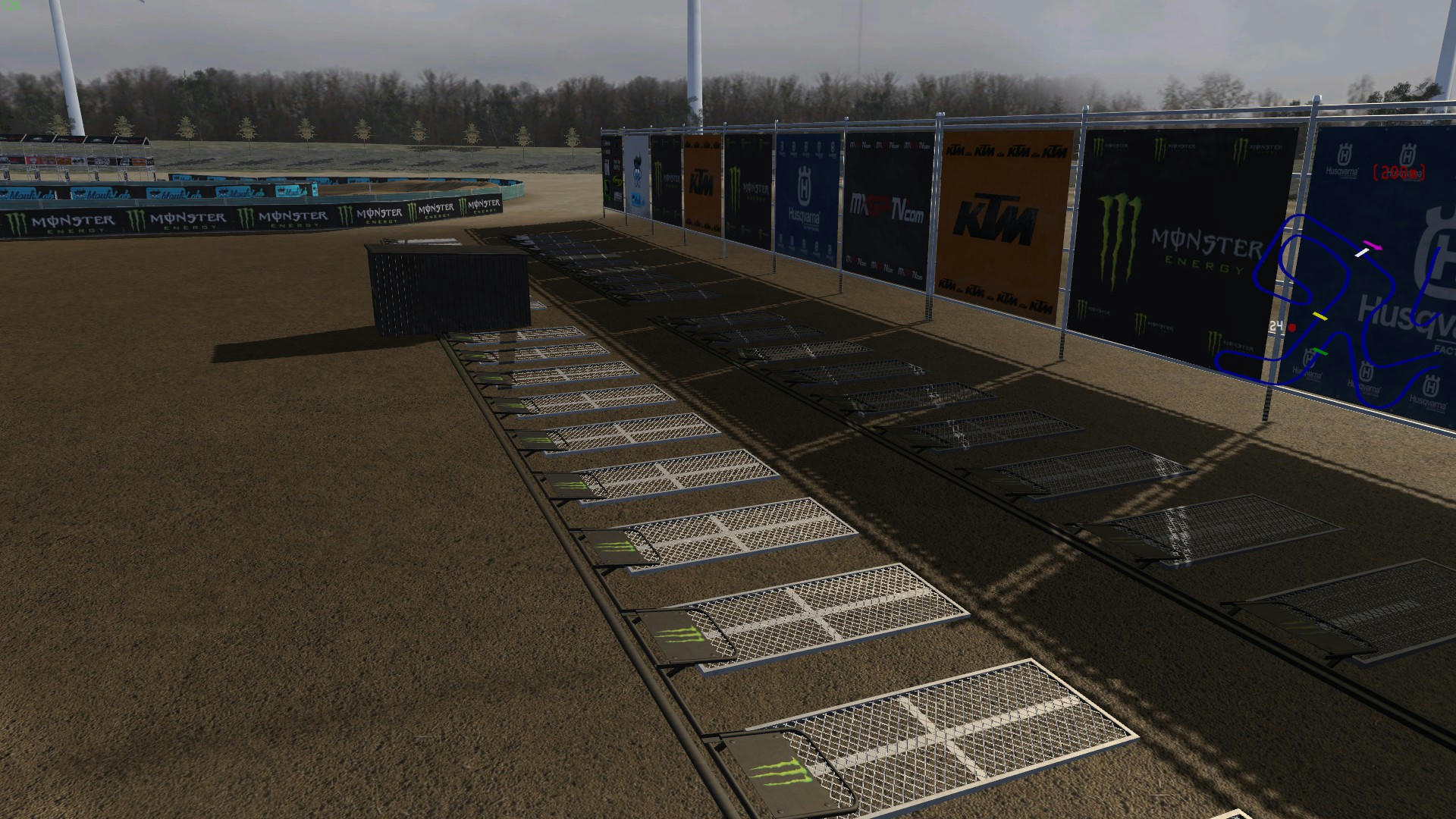Viewport: 1456px width, 819px height.
Task: Select the green split marker on the track map
Action: (1320, 352)
